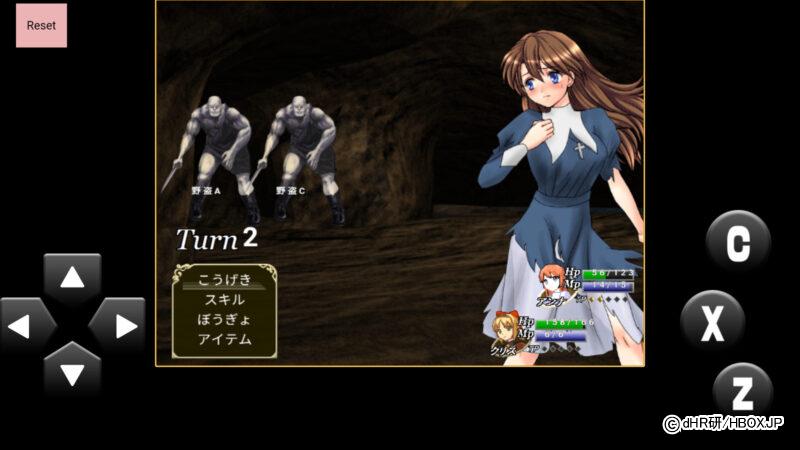Tap the down arrow on the d-pad
800x450 pixels.
pyautogui.click(x=72, y=372)
